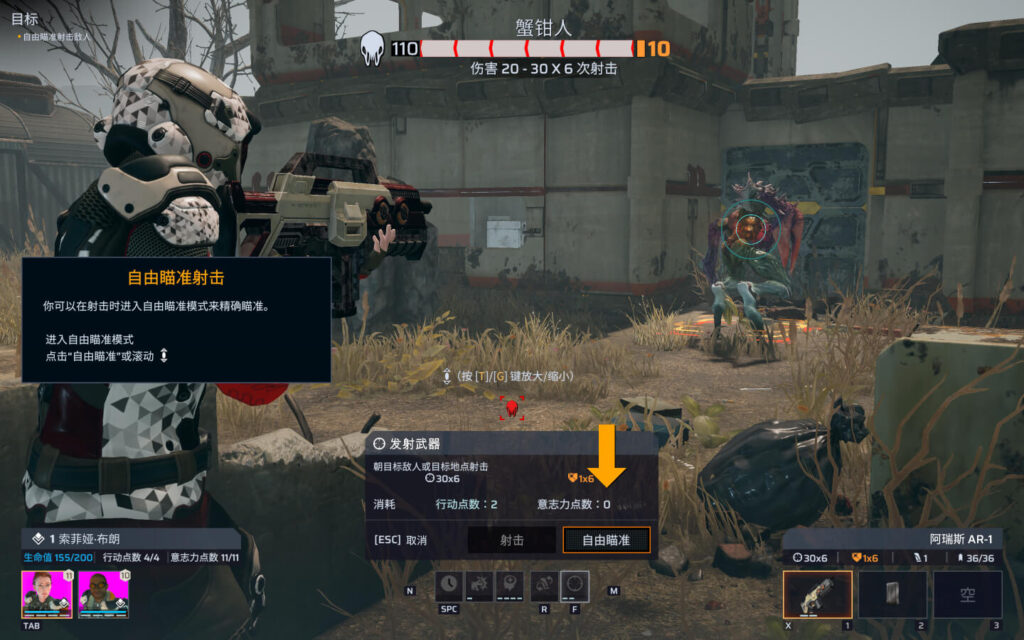Switch to the soldier with orange goggles
The height and width of the screenshot is (640, 1024).
coord(104,594)
